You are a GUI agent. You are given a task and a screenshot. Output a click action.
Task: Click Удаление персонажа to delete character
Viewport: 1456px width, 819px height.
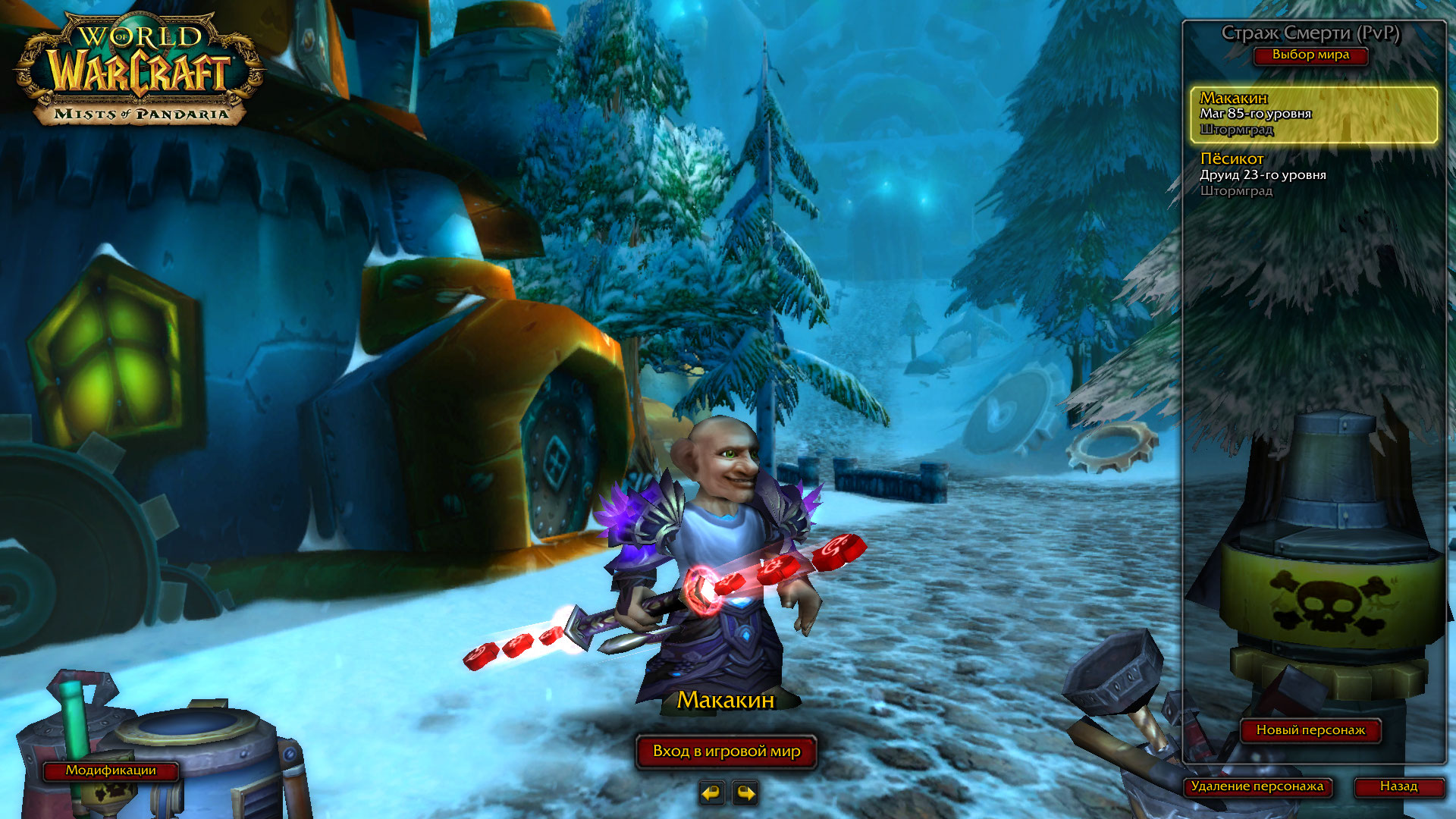point(1257,786)
